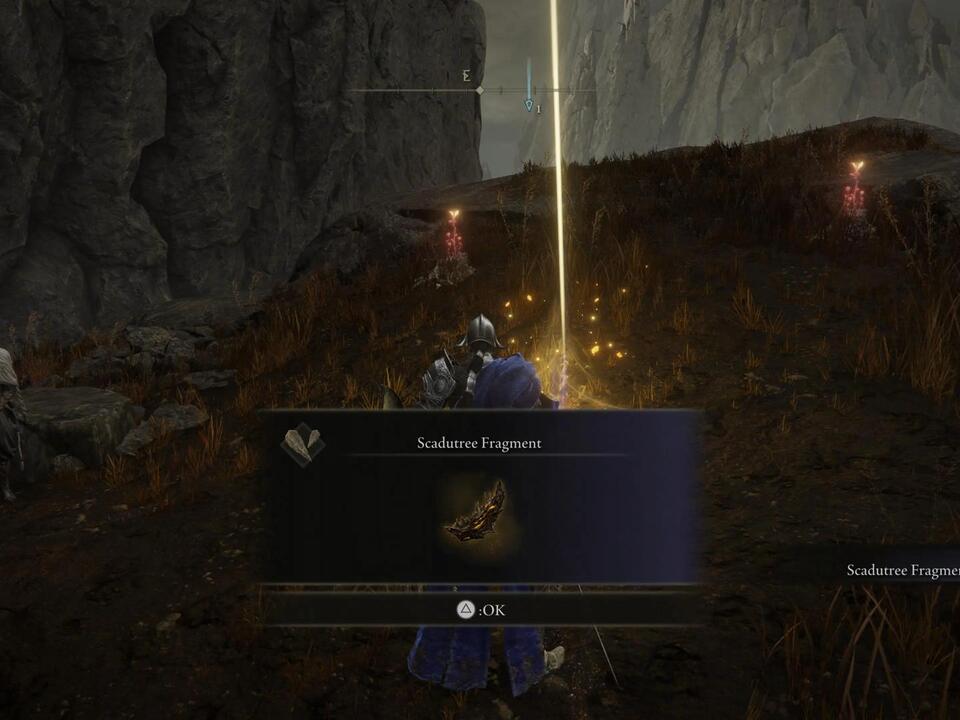960x720 pixels.
Task: Select the Scadutree Fragment item image
Action: 475,512
